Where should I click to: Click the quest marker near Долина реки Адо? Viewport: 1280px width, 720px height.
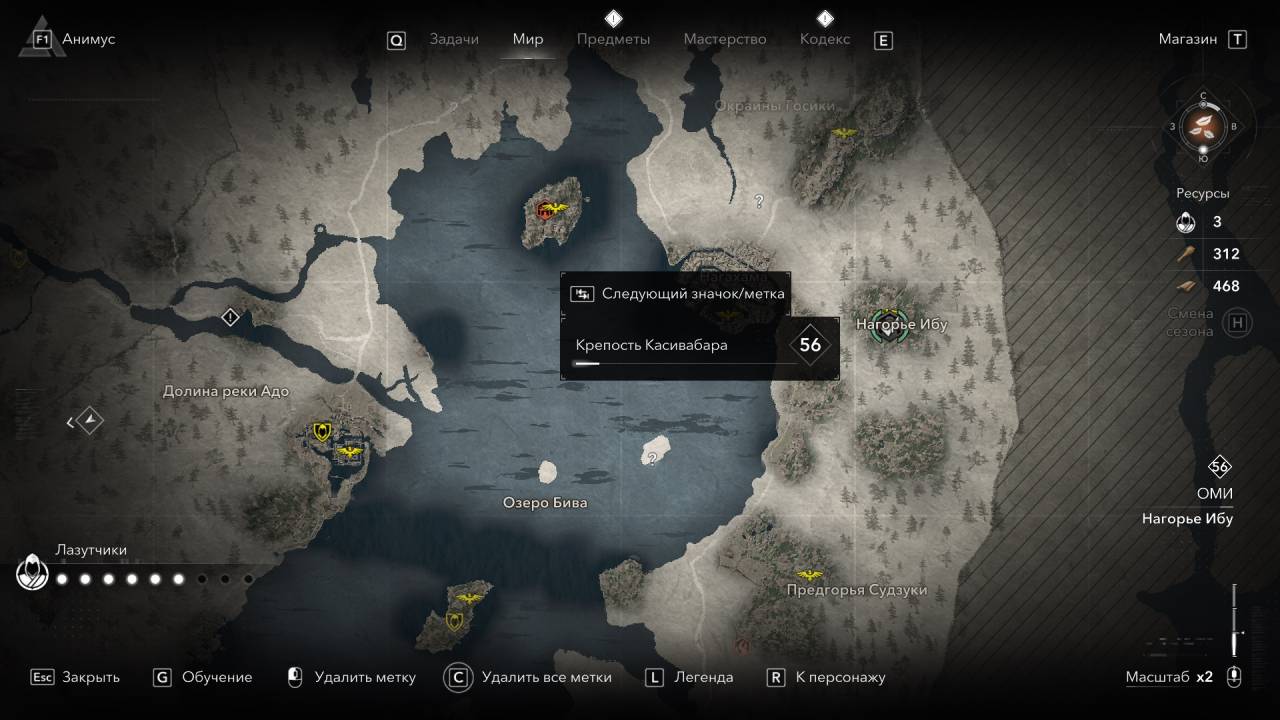click(x=231, y=318)
